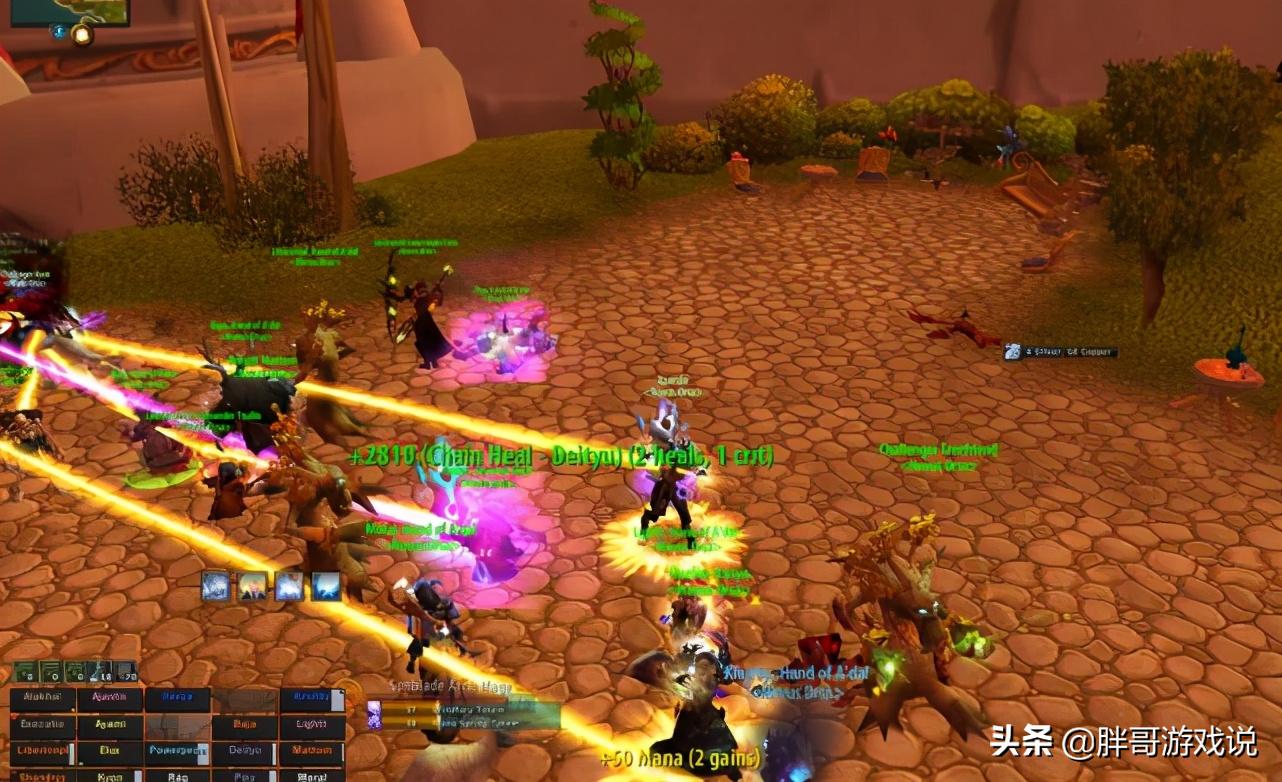Click the rightmost blue spell icon in the row

click(x=325, y=586)
